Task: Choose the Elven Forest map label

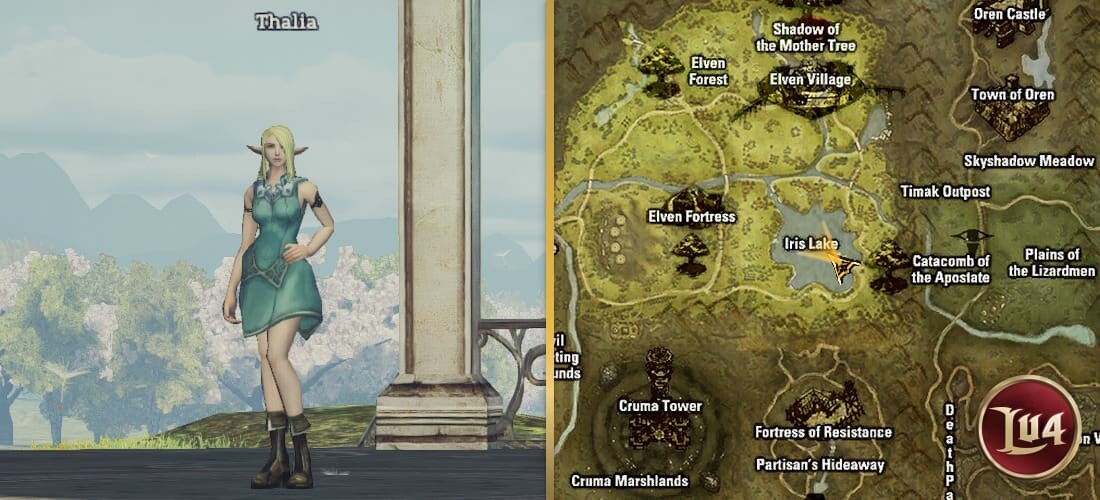Action: coord(709,71)
